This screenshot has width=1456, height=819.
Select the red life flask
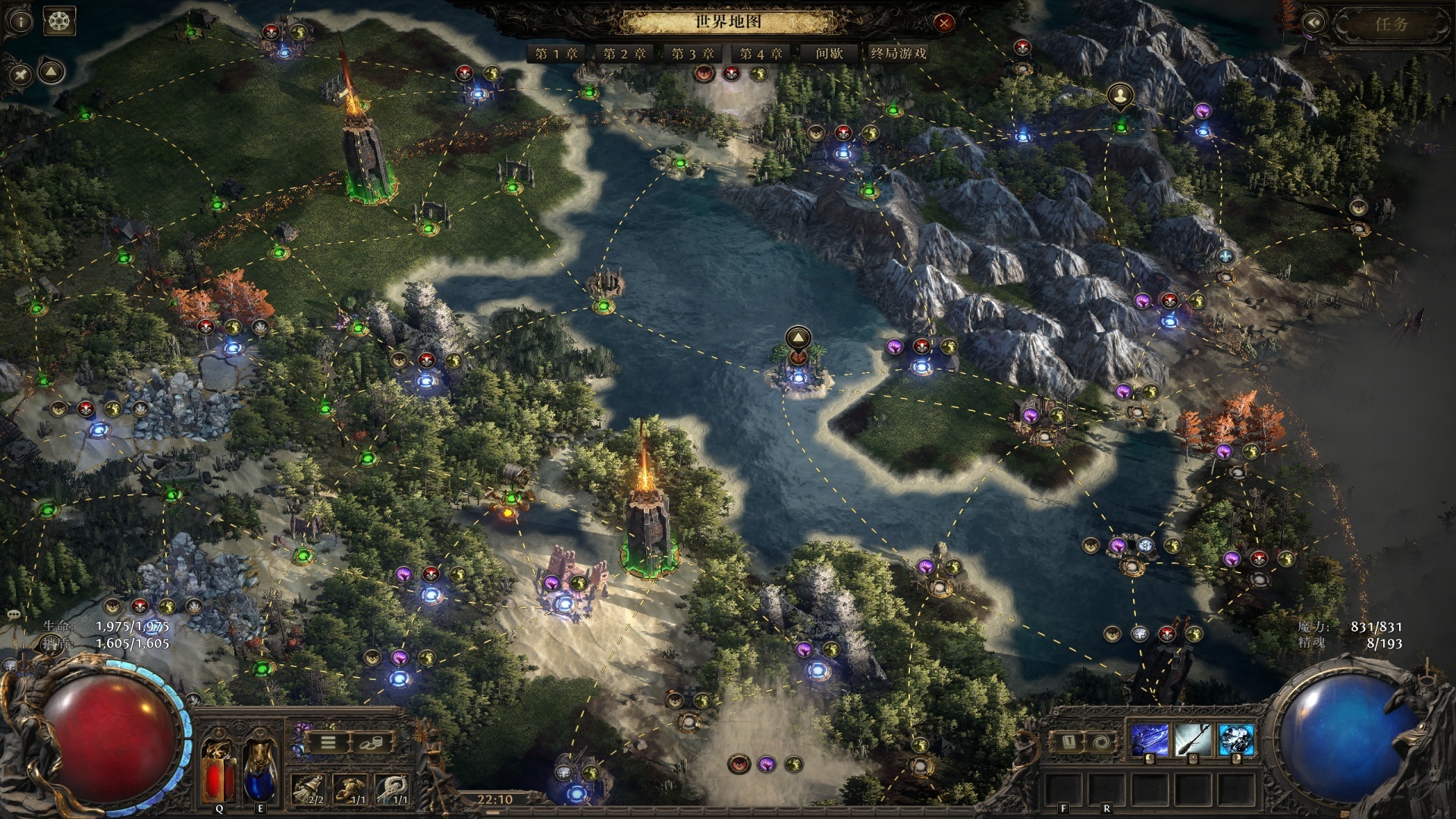point(218,771)
